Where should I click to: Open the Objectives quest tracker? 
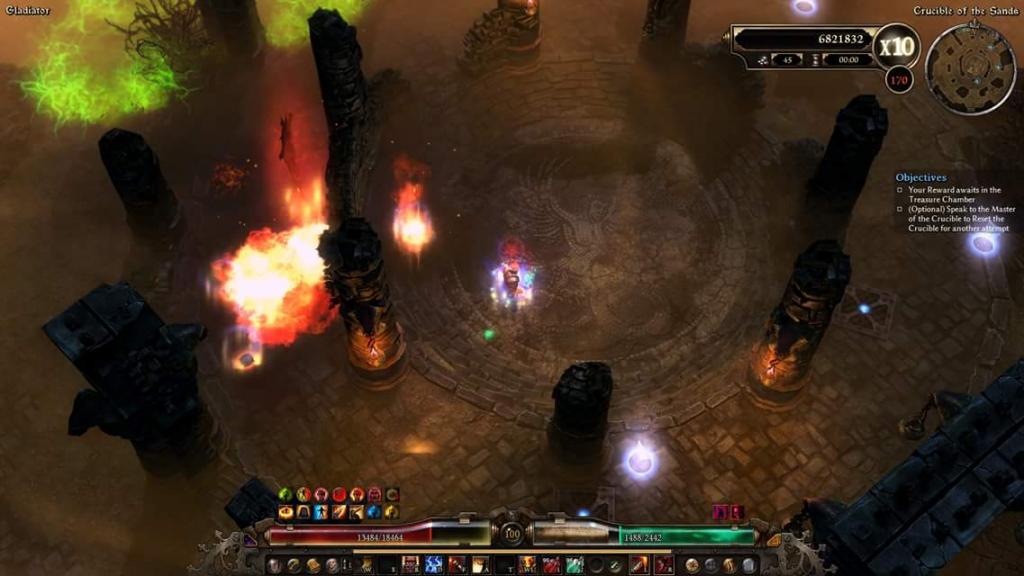click(920, 177)
